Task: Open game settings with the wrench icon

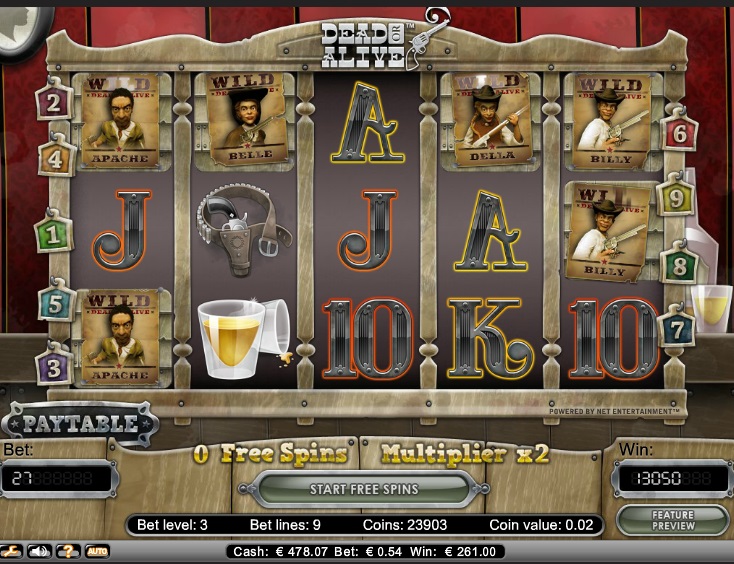Action: (x=12, y=551)
